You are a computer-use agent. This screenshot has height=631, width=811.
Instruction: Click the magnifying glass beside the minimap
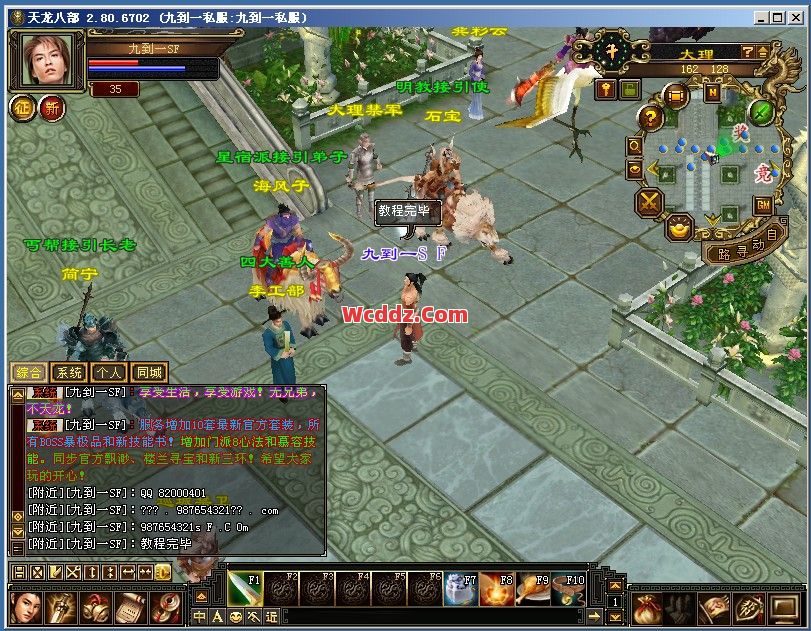(635, 146)
